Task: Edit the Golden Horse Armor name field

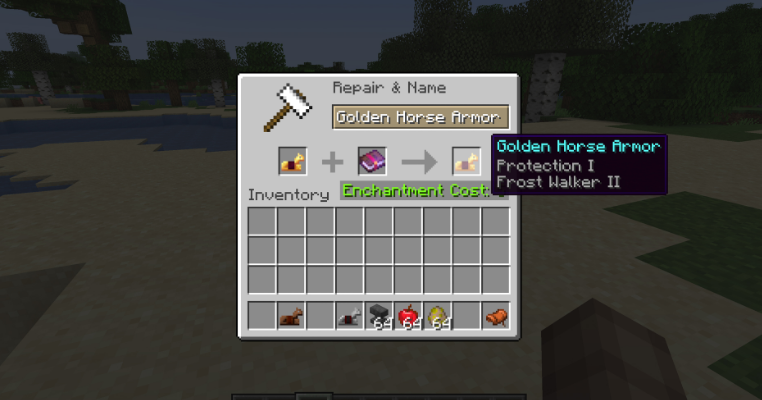Action: click(420, 117)
